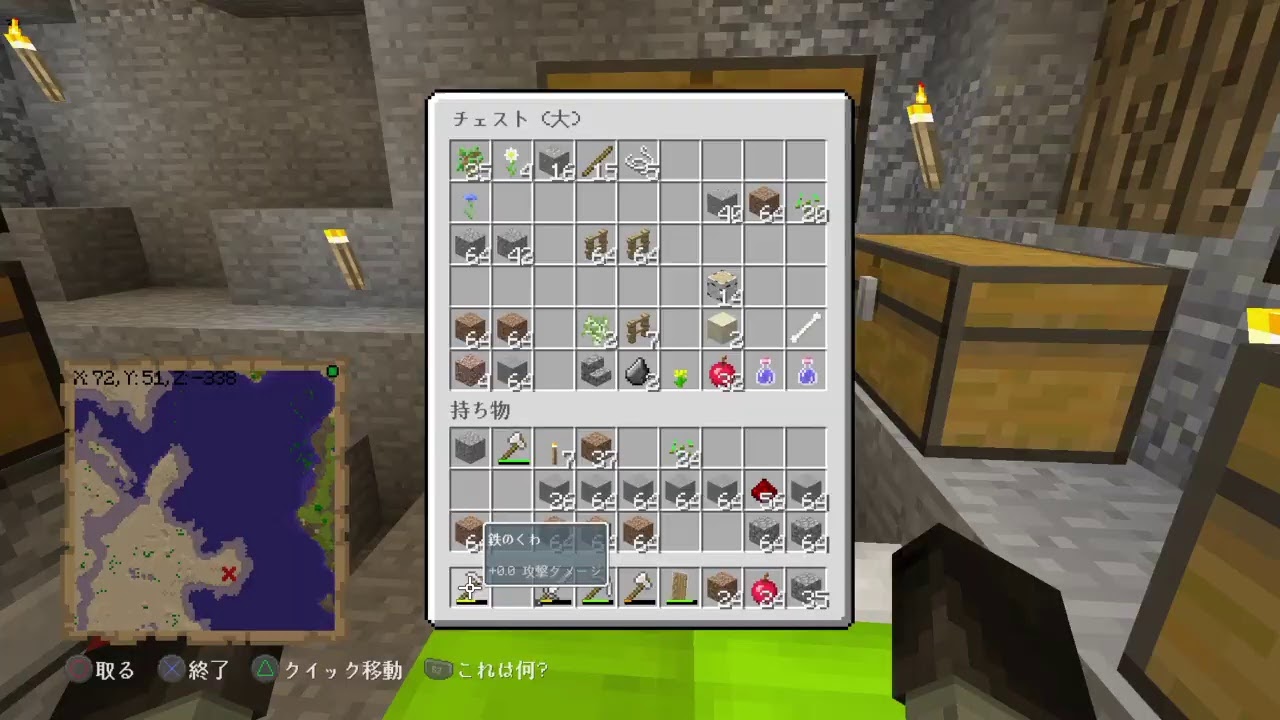Select the clay block stack of 2
Viewport: 1280px width, 720px height.
pyautogui.click(x=722, y=330)
